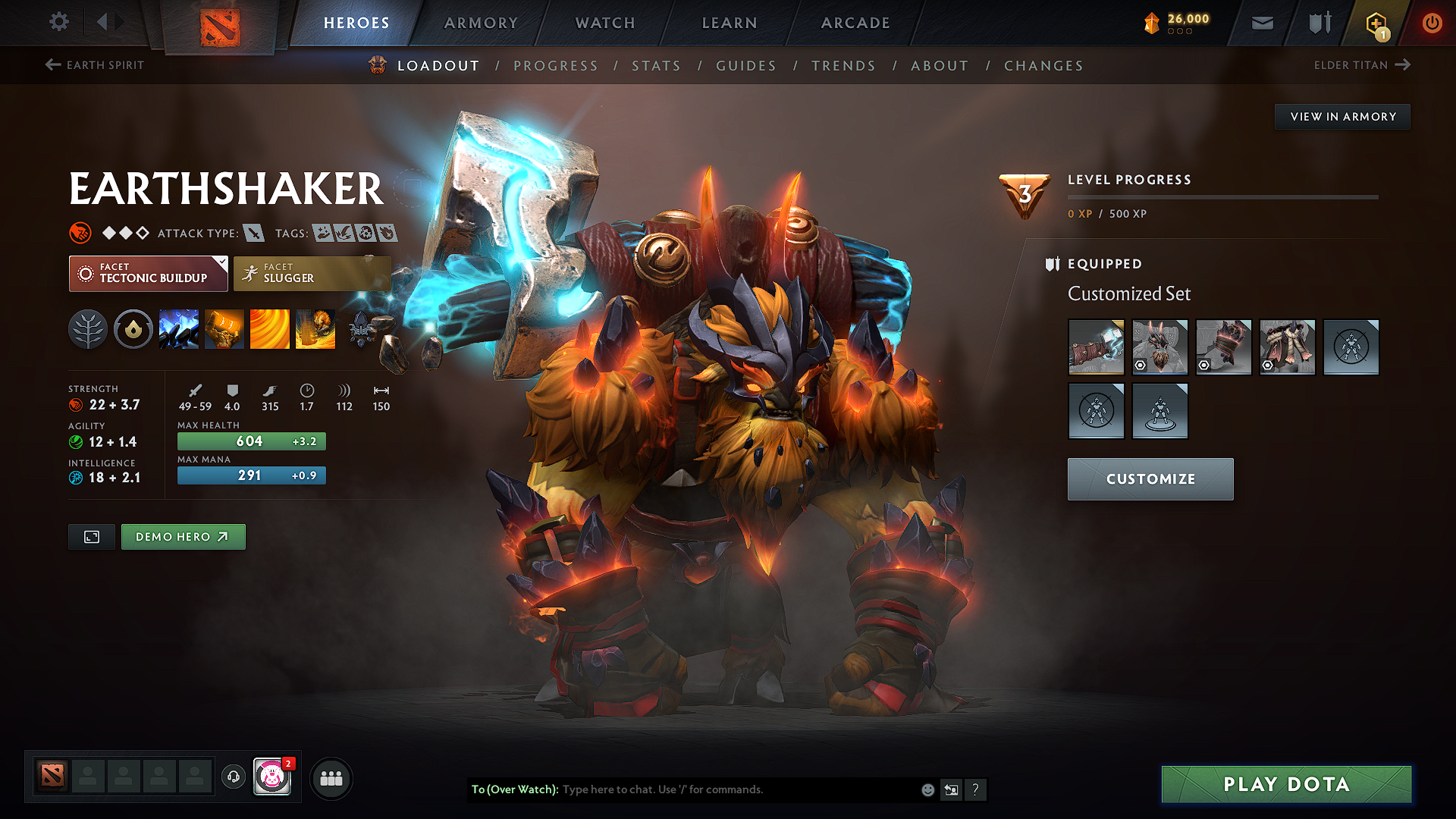Open the Armory menu

[x=480, y=23]
